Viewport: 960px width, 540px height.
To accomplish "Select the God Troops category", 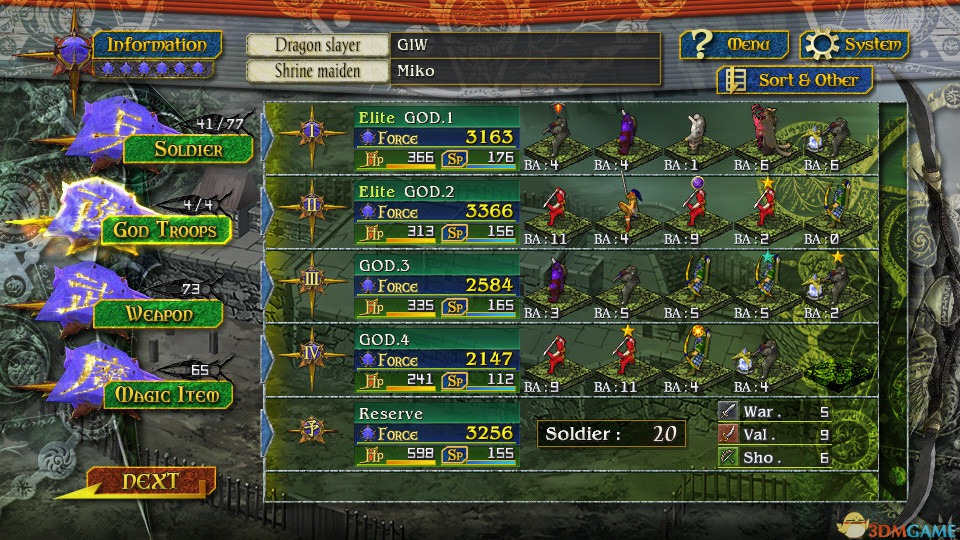I will coord(165,231).
